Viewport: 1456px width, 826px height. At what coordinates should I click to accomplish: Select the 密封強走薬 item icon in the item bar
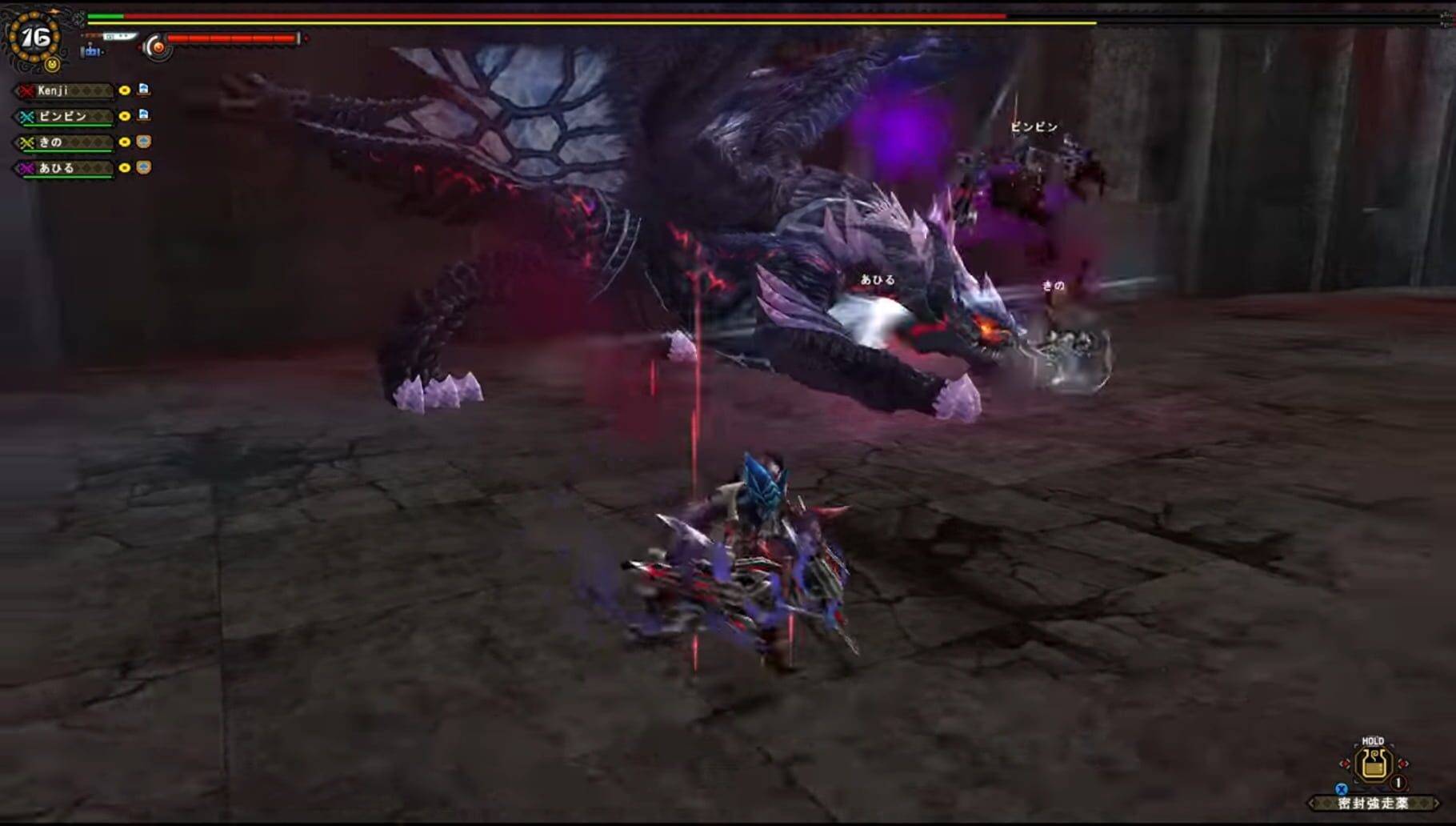coord(1373,764)
